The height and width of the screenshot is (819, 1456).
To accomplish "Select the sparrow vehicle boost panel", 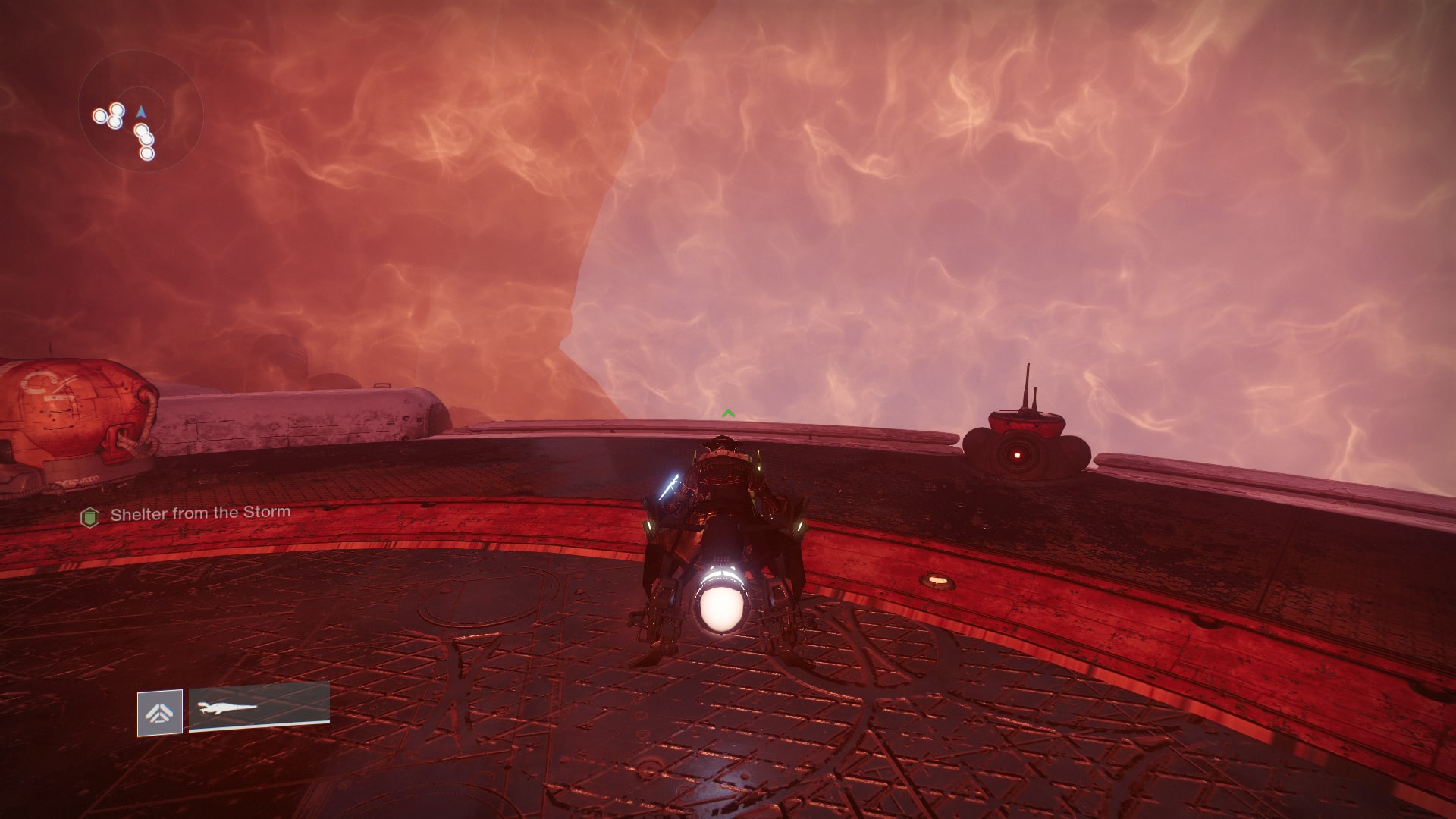I will pos(259,707).
